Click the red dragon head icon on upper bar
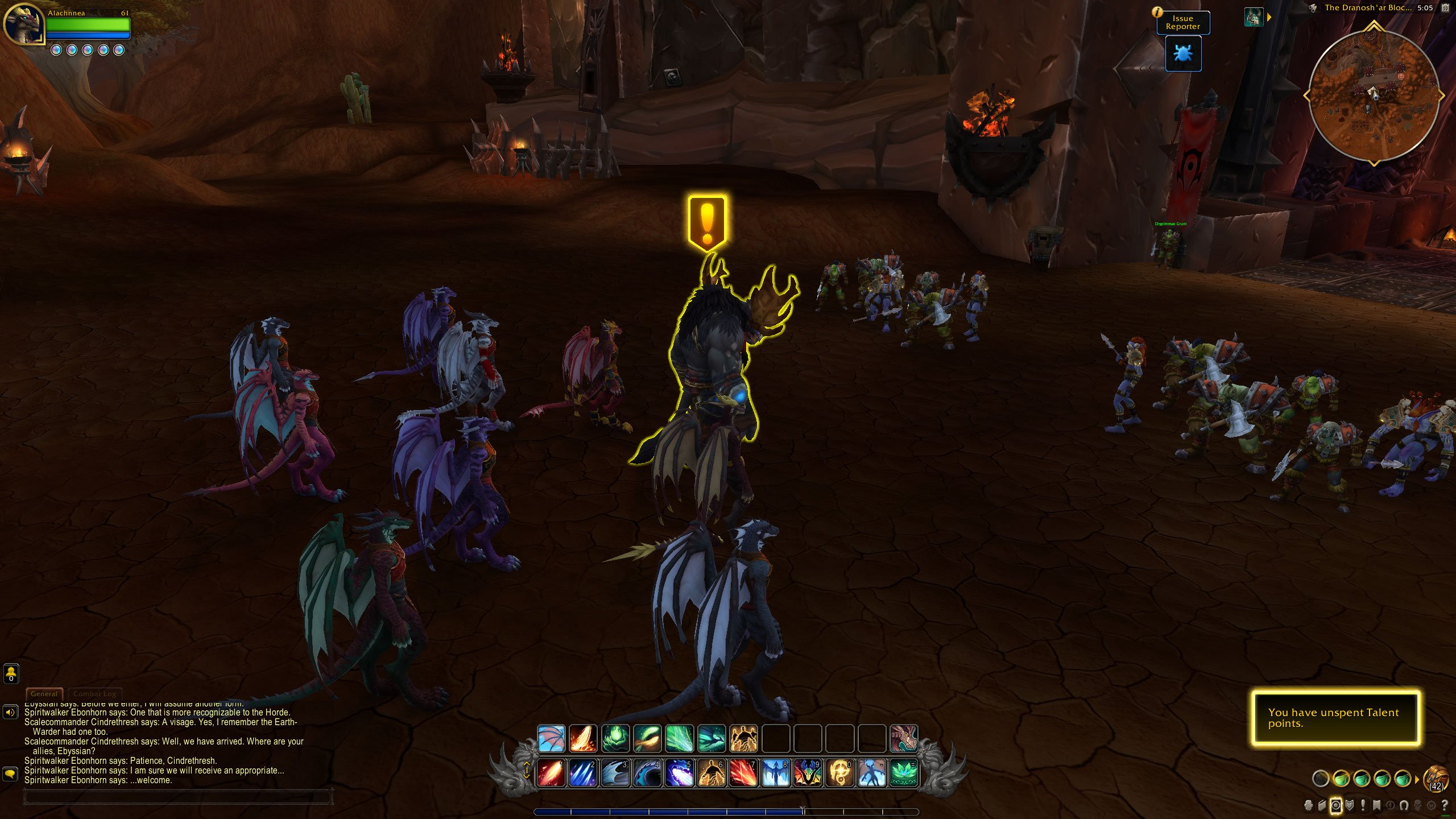The width and height of the screenshot is (1456, 819). tap(903, 738)
